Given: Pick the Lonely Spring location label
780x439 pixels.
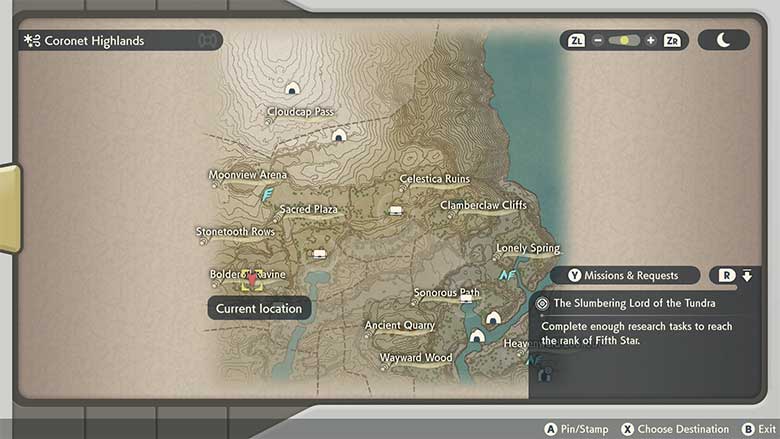Looking at the screenshot, I should (x=528, y=249).
